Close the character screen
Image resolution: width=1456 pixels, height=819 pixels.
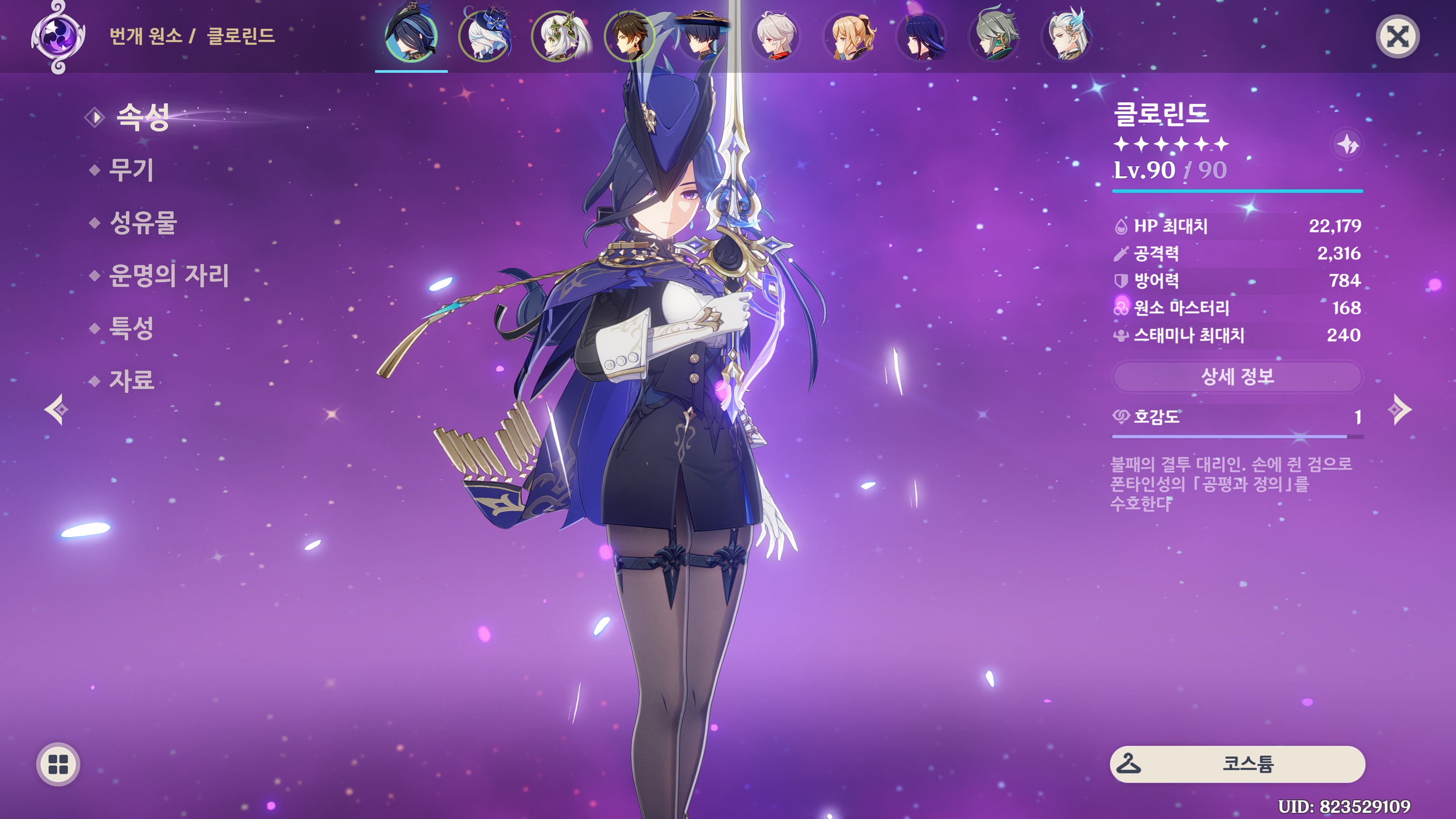[x=1396, y=37]
